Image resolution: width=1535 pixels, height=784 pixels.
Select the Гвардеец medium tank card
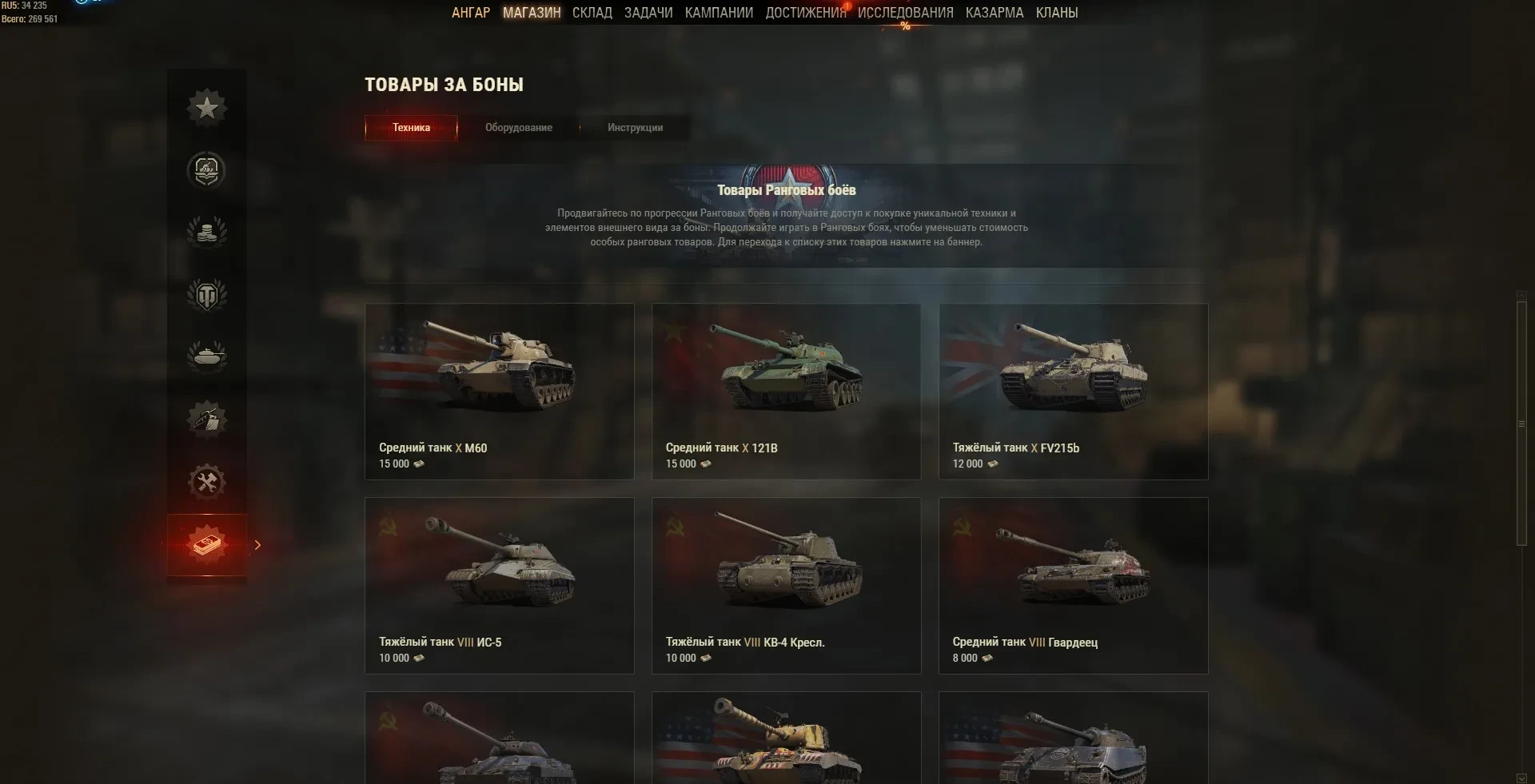1073,585
